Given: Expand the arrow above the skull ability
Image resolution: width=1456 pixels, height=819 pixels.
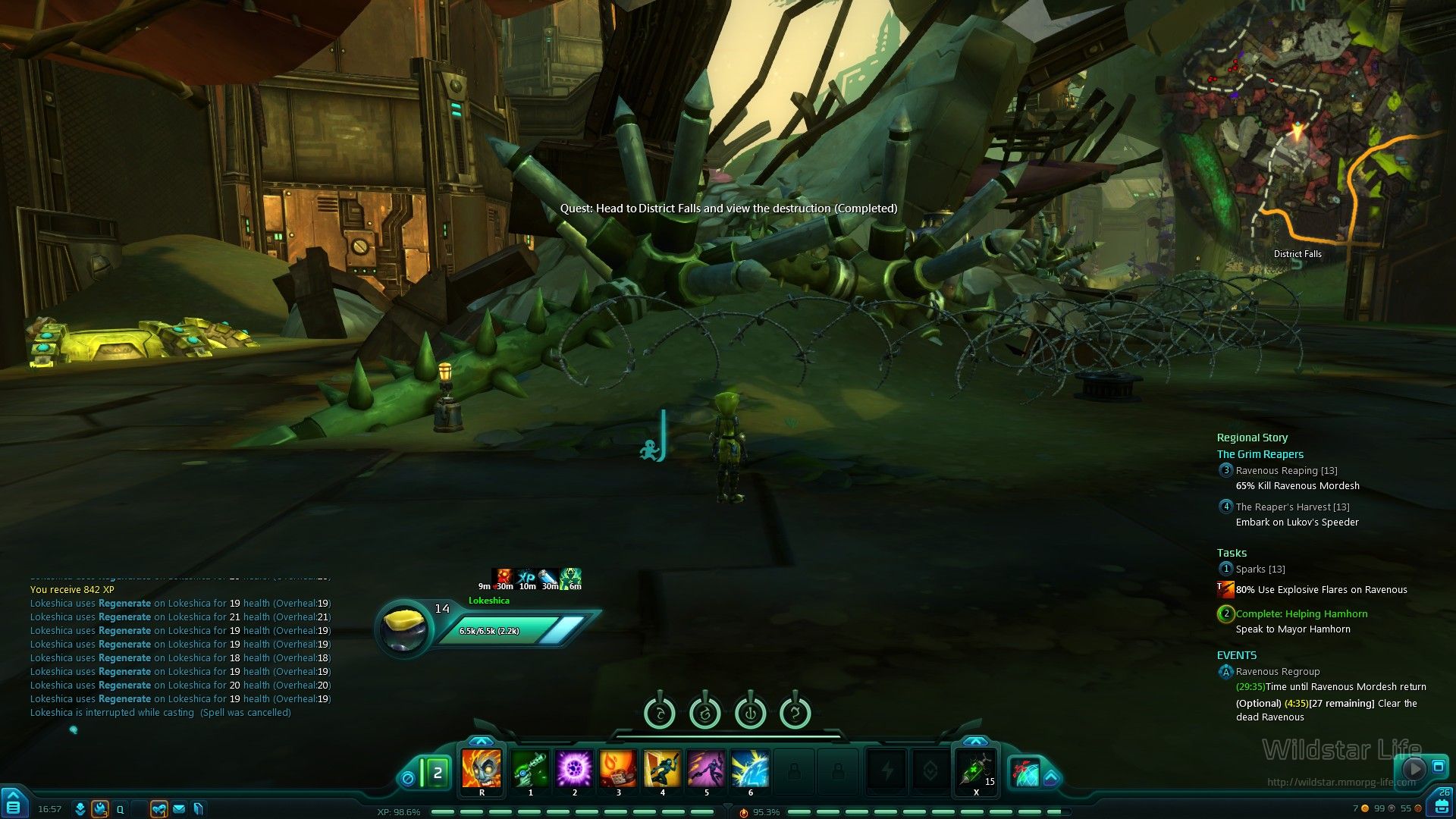Looking at the screenshot, I should 482,741.
